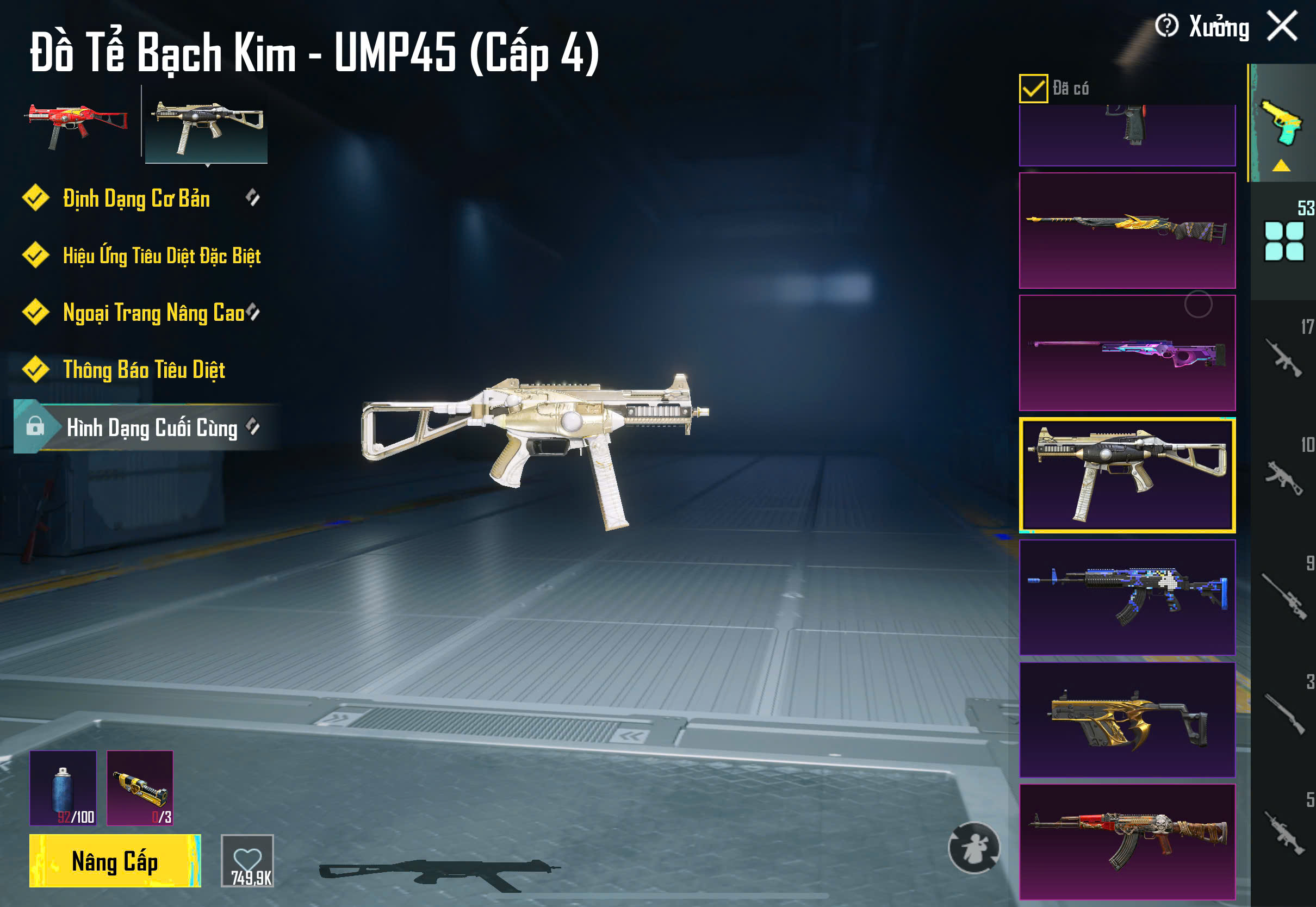Choose the gold-black sniper rifle skin card
This screenshot has width=1316, height=907.
[x=1127, y=230]
